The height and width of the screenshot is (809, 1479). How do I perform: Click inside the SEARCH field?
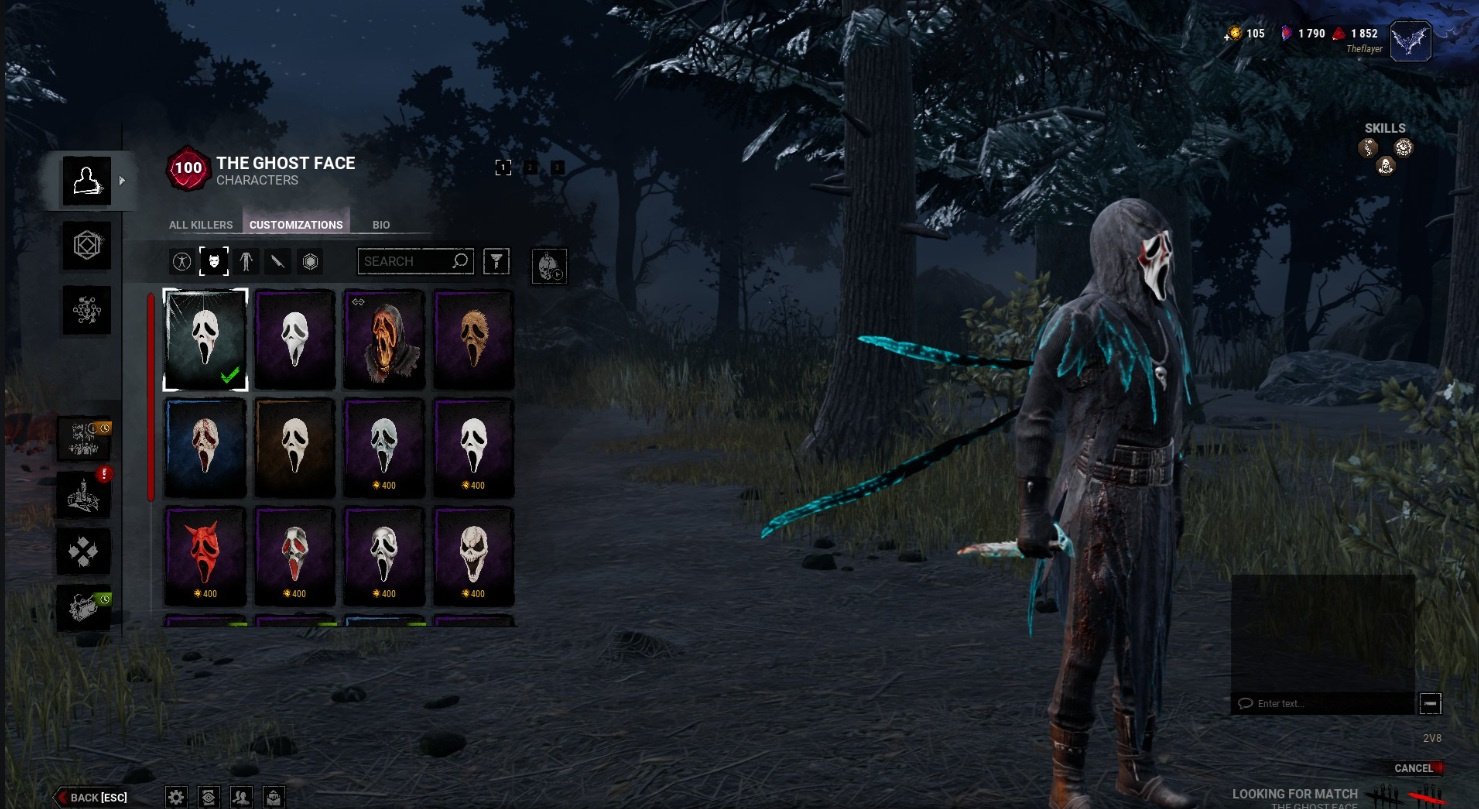point(410,261)
